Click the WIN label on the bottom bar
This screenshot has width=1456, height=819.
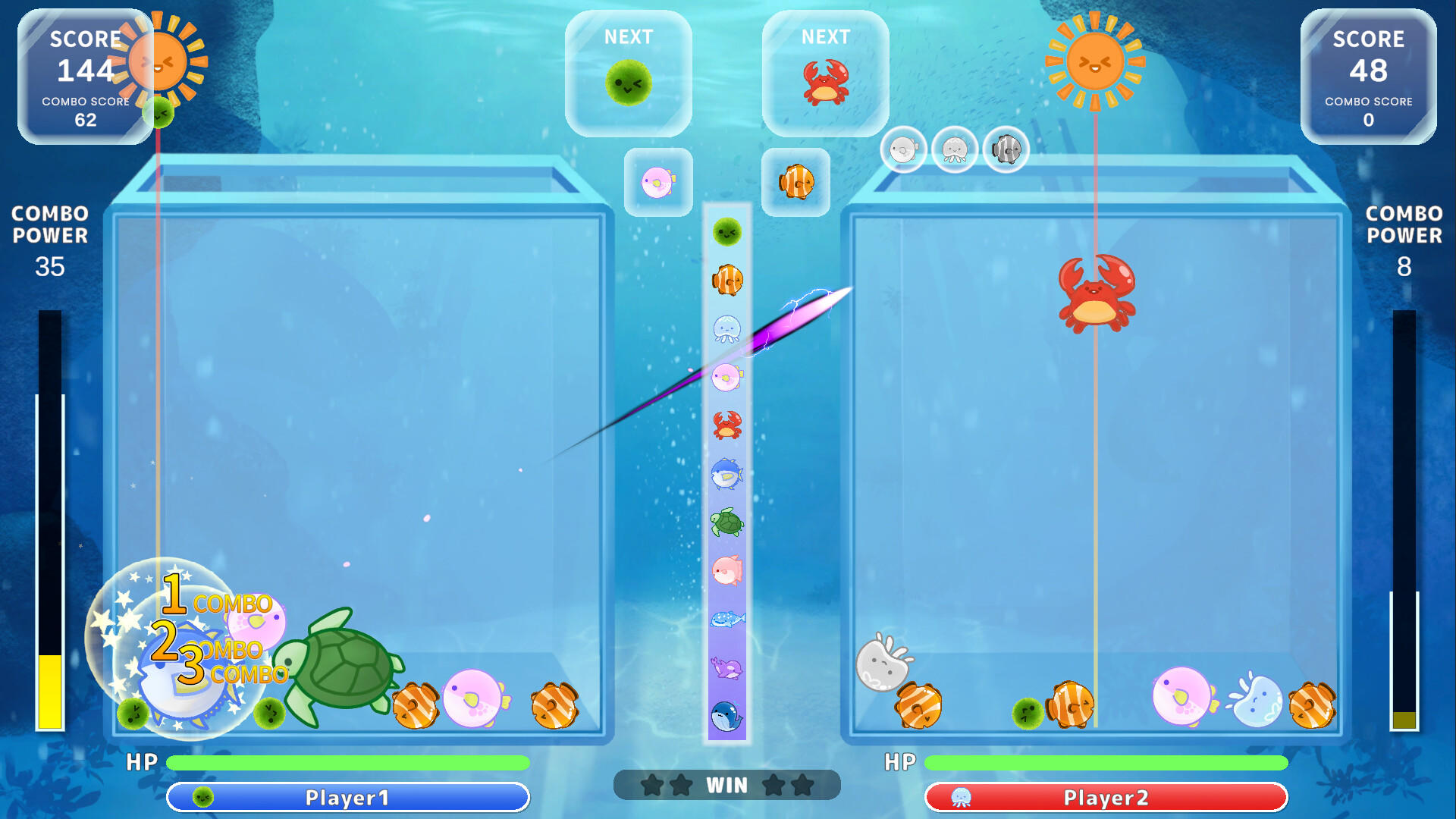coord(728,785)
